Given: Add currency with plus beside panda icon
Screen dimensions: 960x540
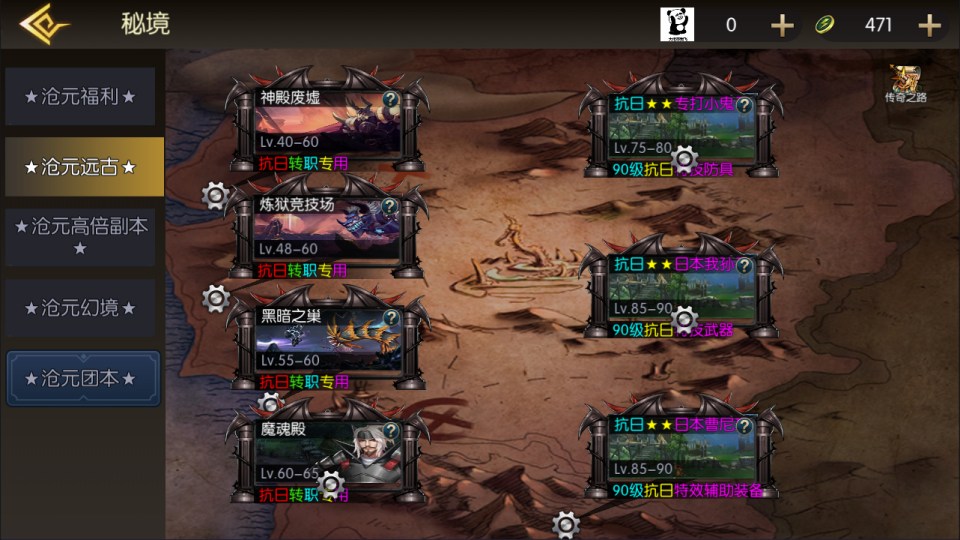Looking at the screenshot, I should coord(782,25).
